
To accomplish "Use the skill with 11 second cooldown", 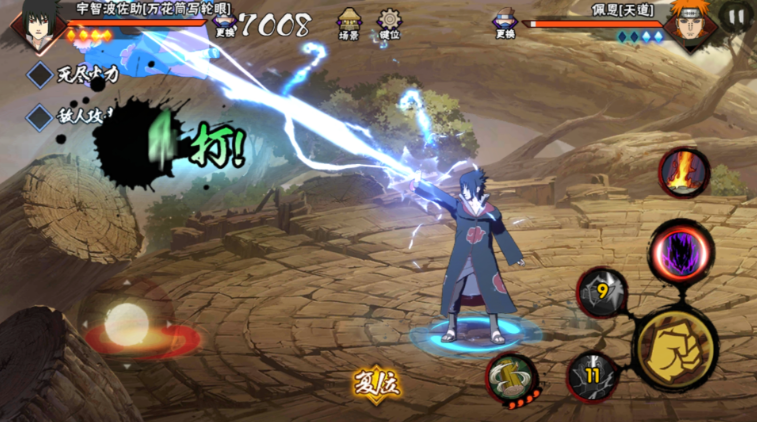I will pos(592,378).
